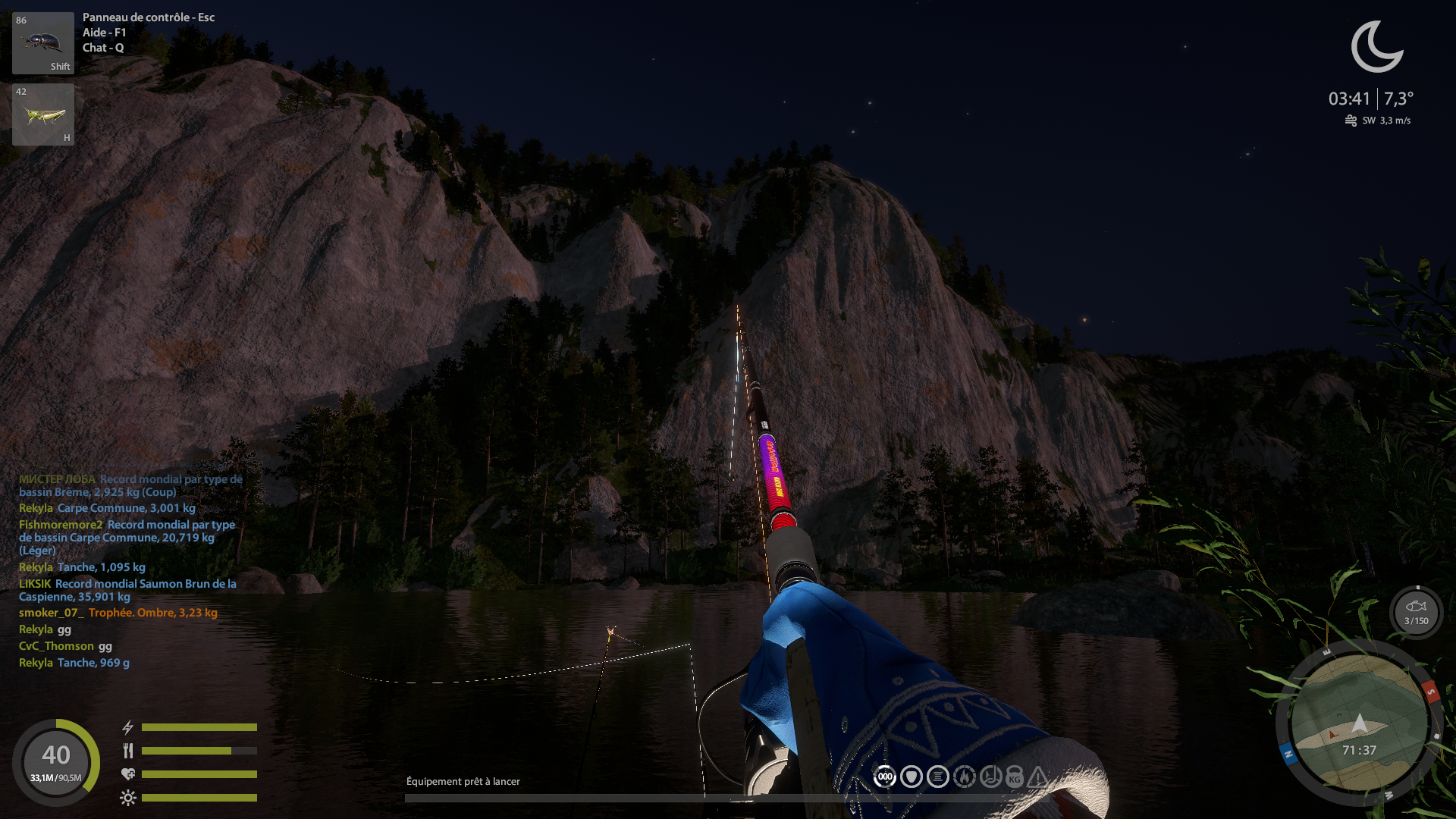Click Fishmoremore2's record message in chat

(x=127, y=537)
